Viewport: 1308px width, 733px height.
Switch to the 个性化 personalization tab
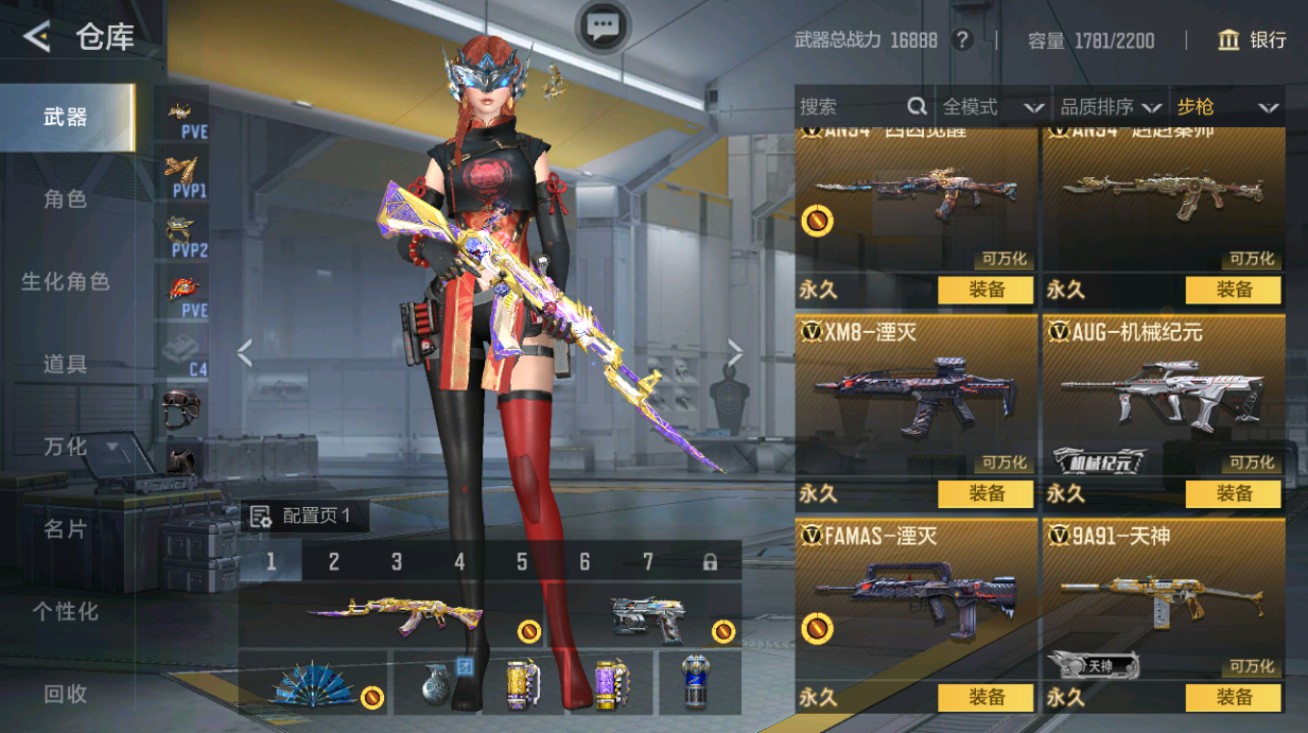click(x=66, y=611)
